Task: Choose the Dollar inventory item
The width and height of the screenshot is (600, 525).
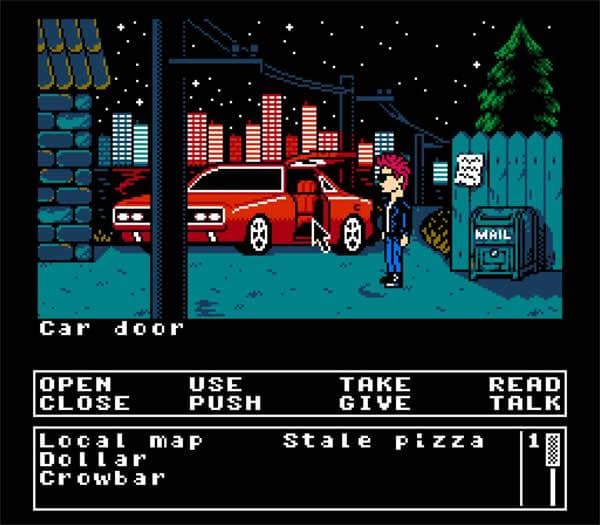Action: (93, 459)
